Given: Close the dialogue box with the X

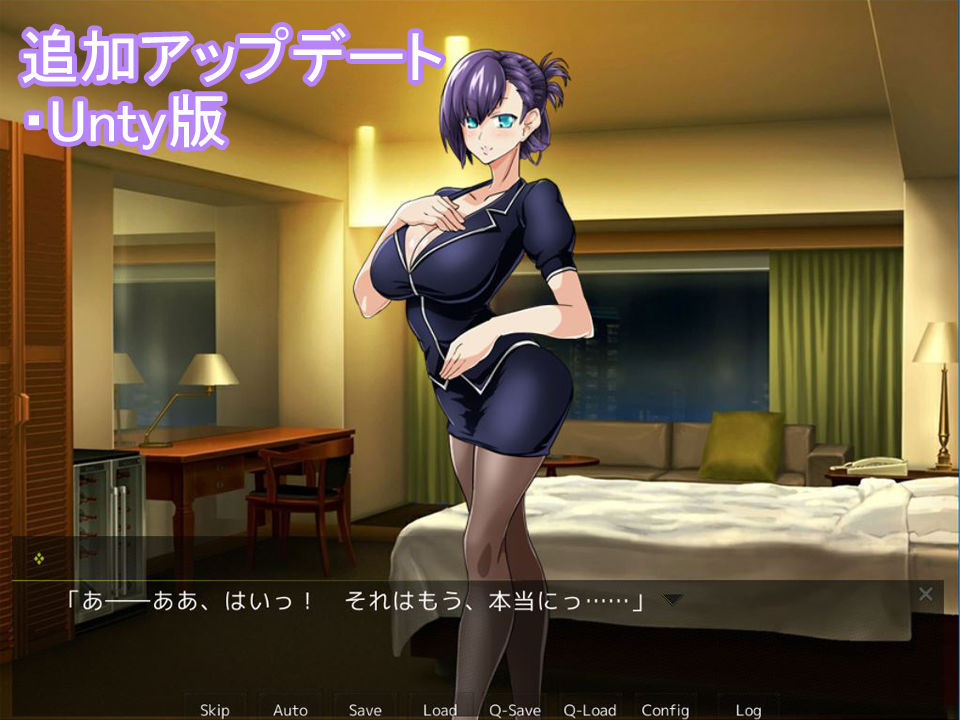Looking at the screenshot, I should (926, 594).
